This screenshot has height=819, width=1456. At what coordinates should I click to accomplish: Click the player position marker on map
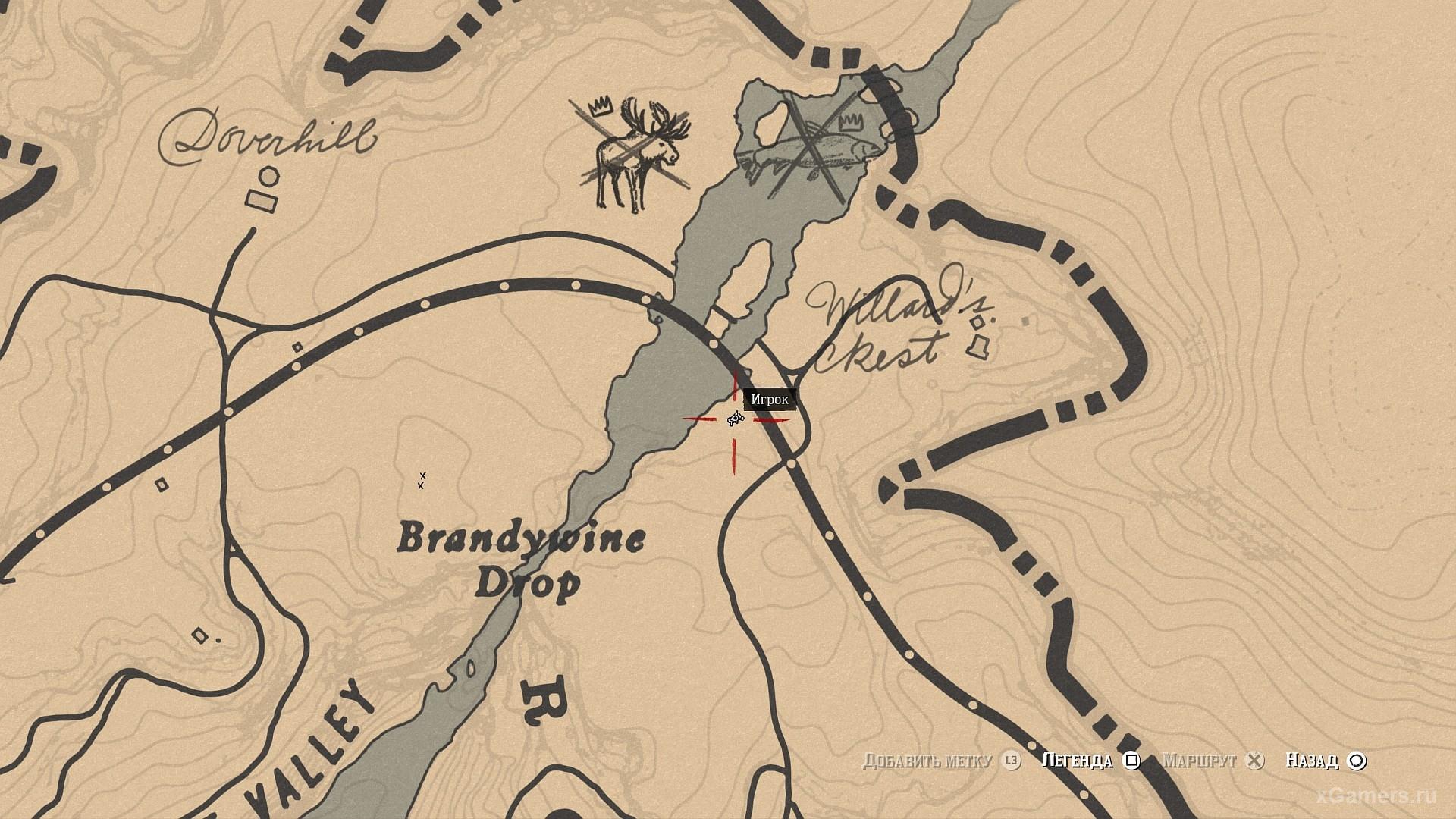click(x=734, y=419)
